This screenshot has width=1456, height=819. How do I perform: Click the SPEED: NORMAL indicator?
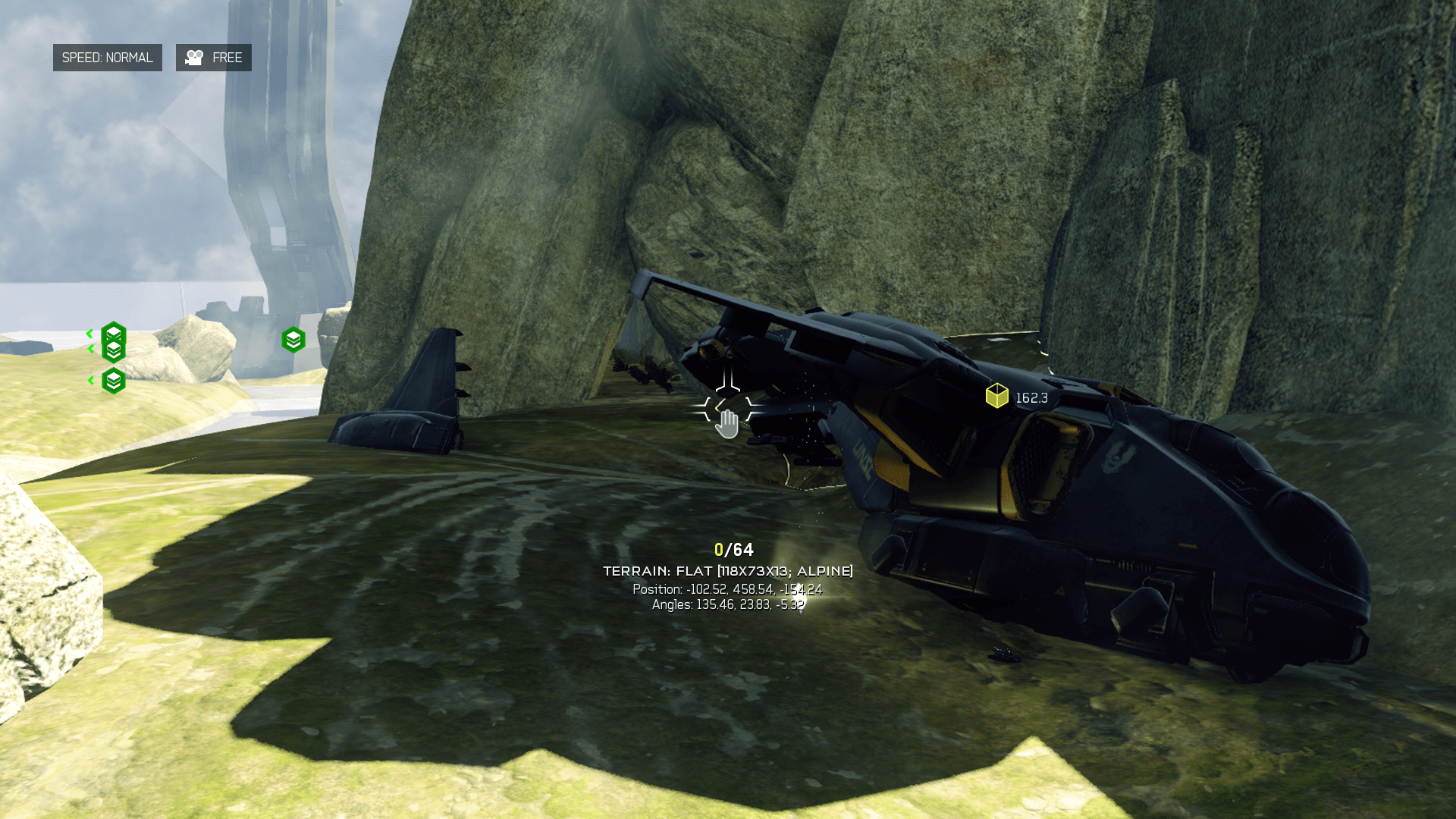point(107,58)
